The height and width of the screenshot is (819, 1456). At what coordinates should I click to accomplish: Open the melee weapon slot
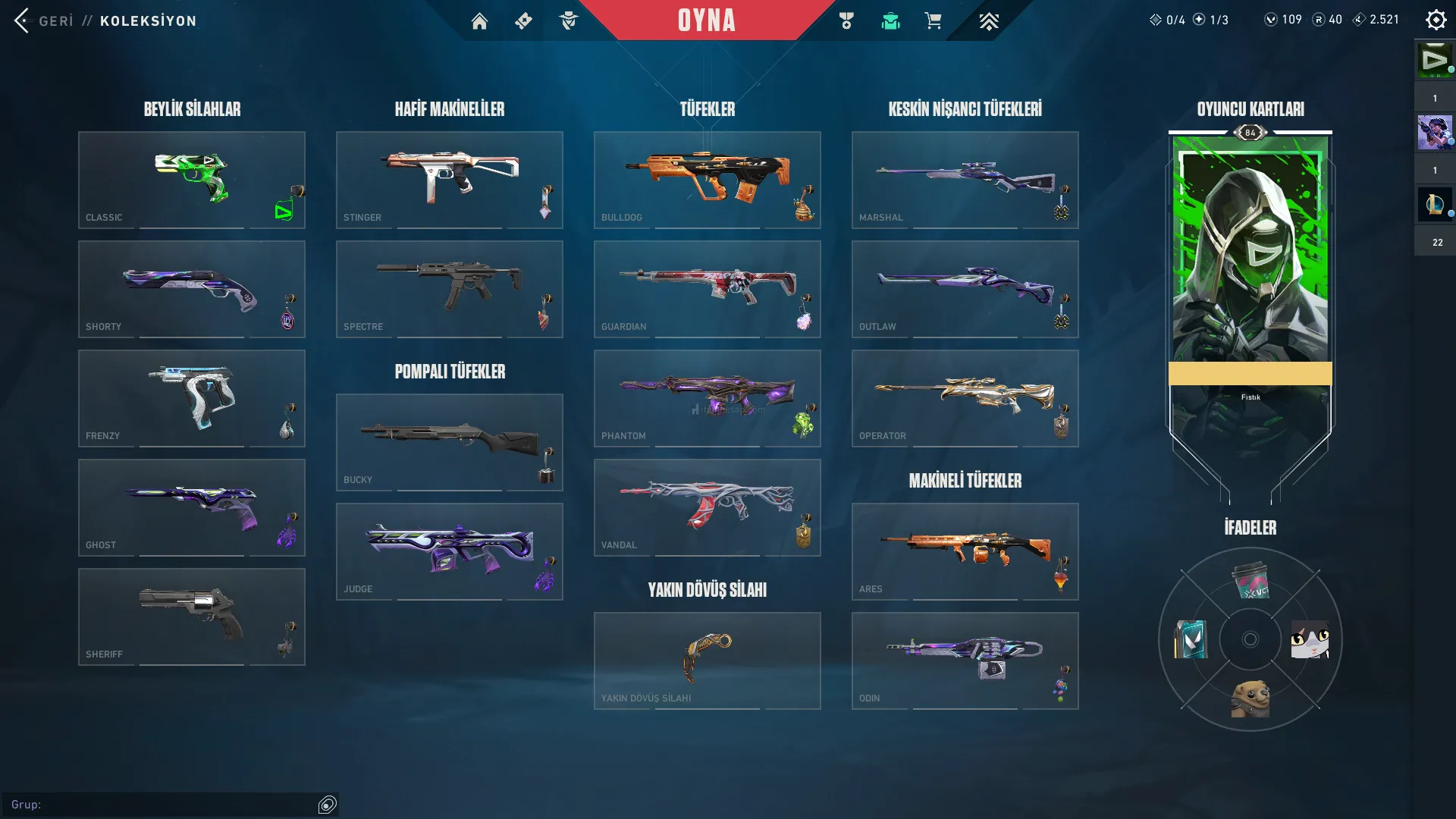click(x=708, y=661)
